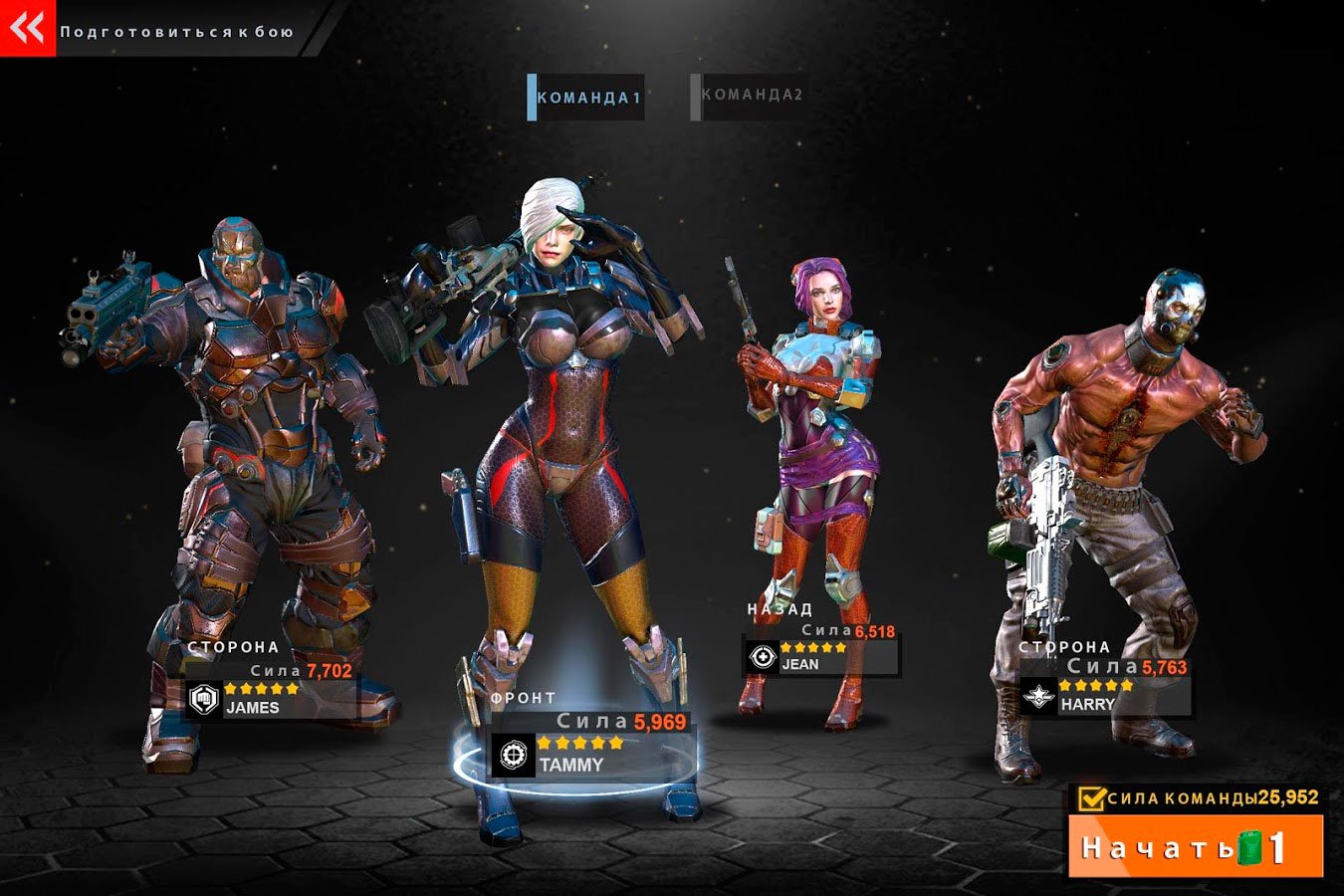Select James's hero nameplate

pyautogui.click(x=271, y=697)
